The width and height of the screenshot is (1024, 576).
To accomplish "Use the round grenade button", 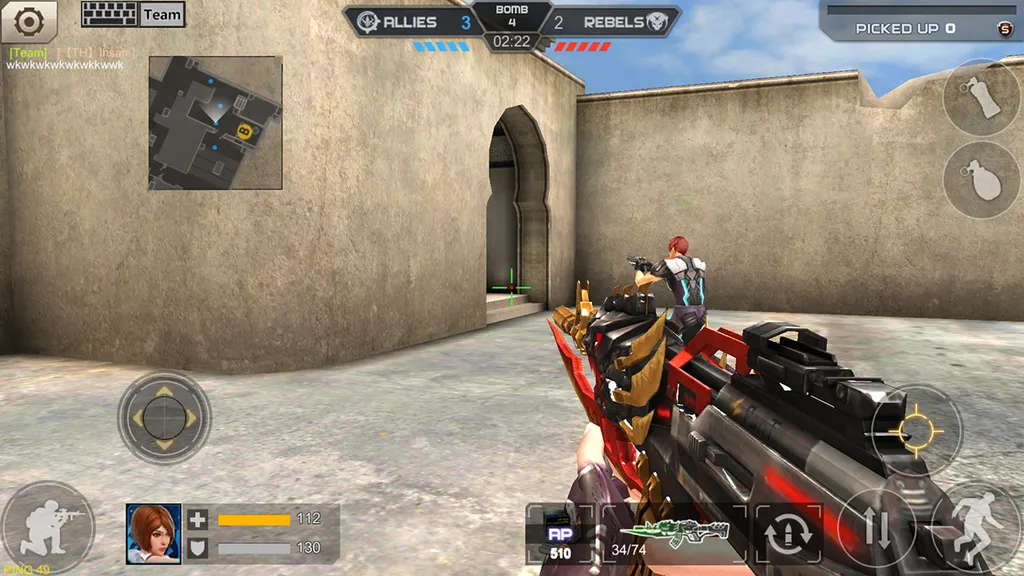I will click(981, 180).
